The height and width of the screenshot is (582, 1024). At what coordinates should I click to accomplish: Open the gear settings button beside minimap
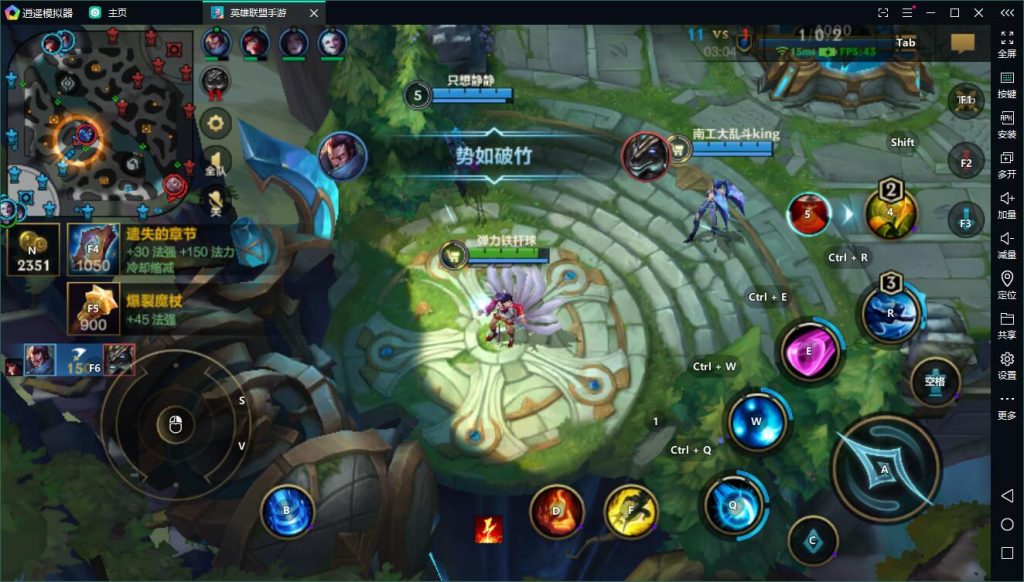[x=215, y=123]
